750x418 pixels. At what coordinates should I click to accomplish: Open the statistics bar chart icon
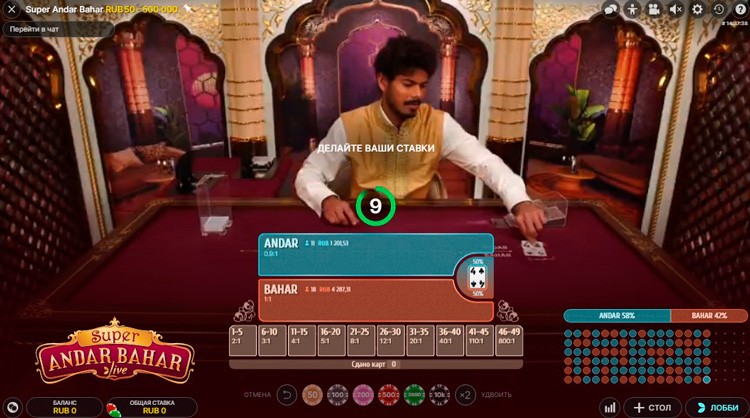(x=609, y=407)
